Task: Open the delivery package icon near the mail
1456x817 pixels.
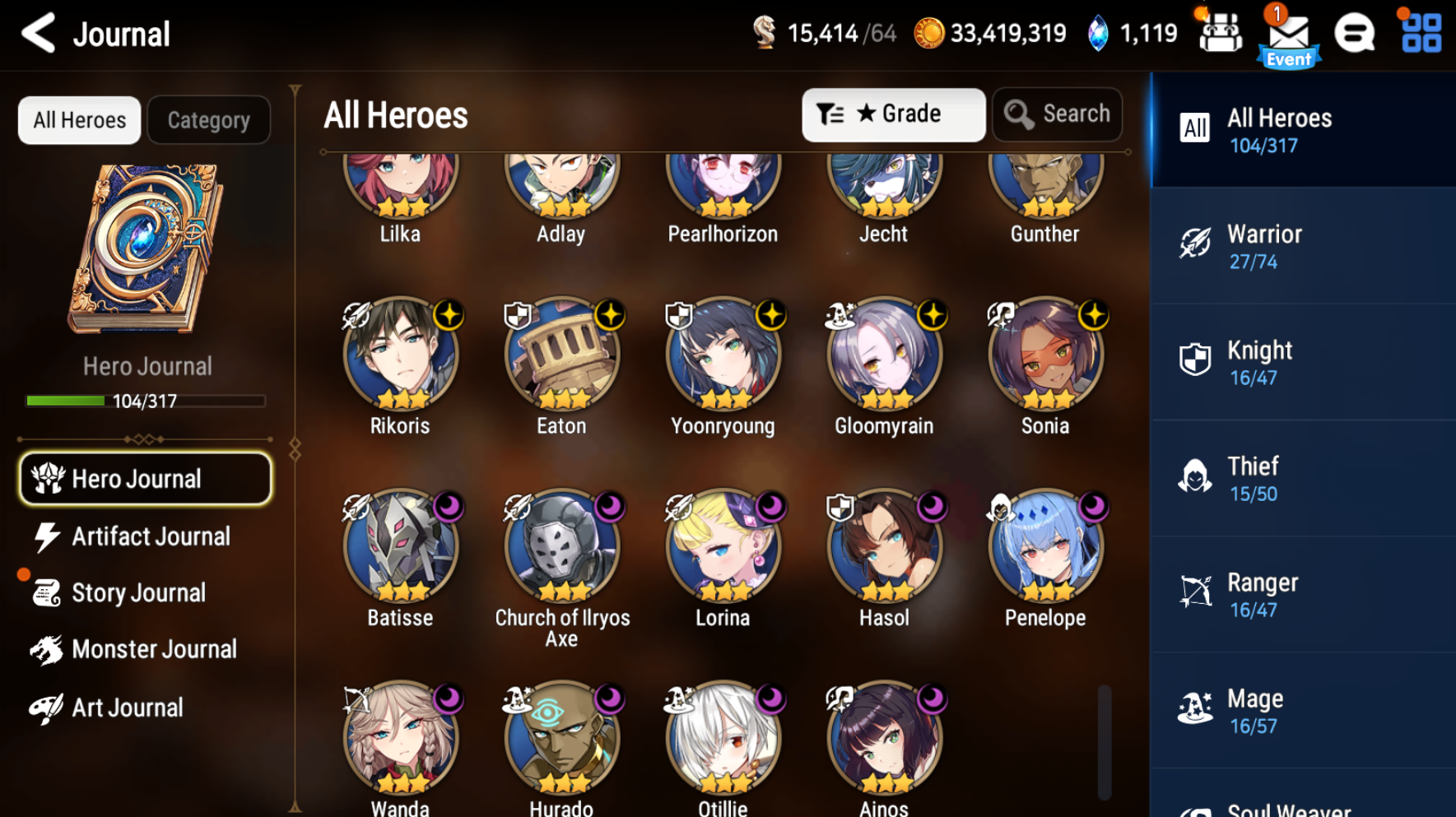Action: click(x=1221, y=35)
